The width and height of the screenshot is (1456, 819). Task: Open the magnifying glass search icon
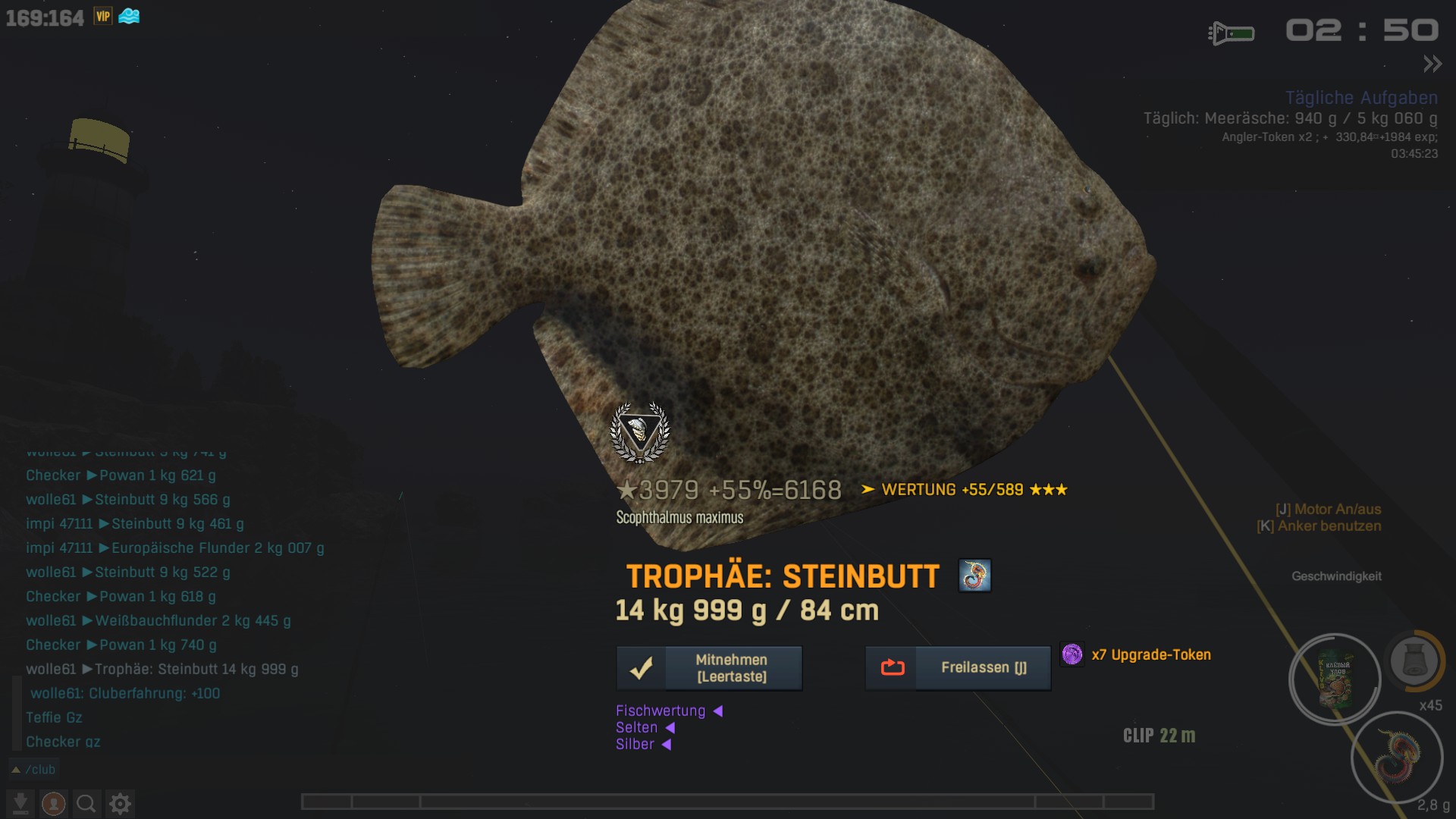pyautogui.click(x=86, y=803)
